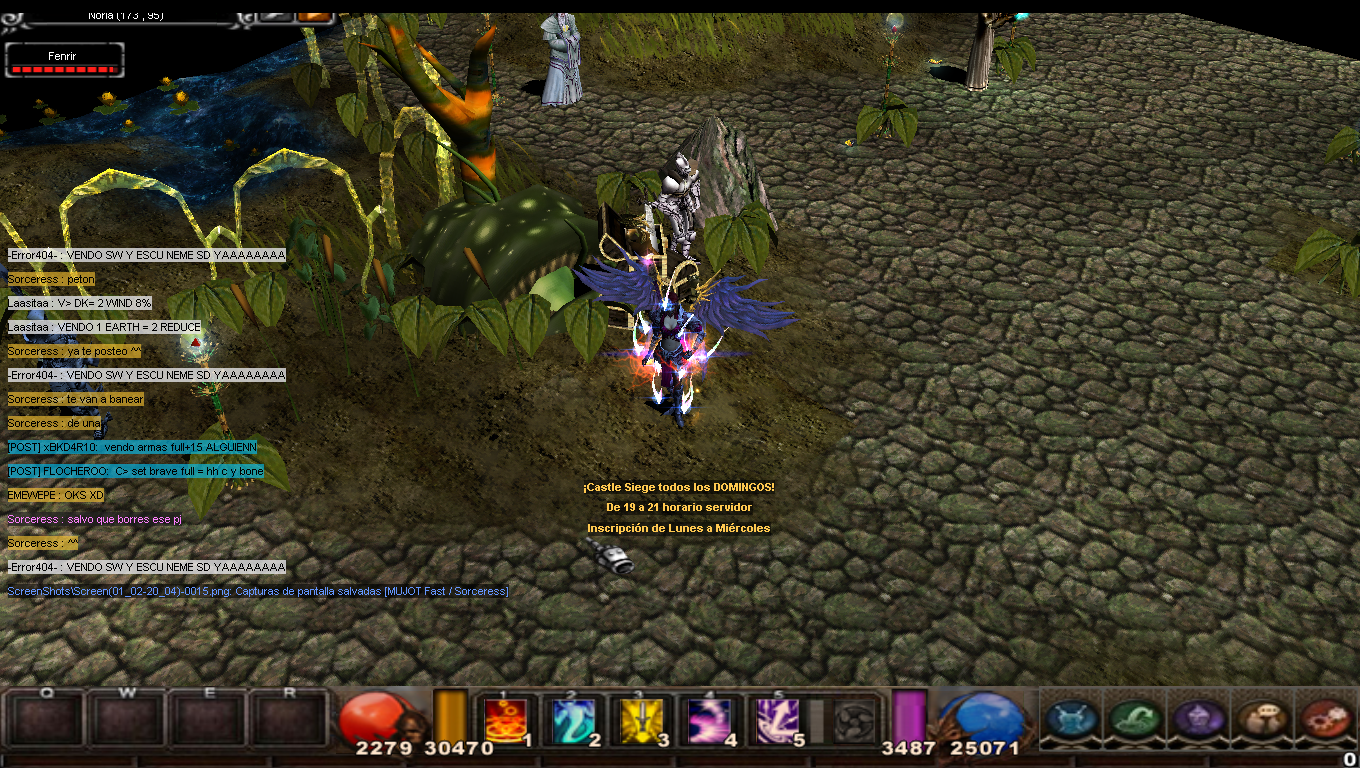Open the blue crossed-weapons menu button
This screenshot has width=1360, height=768.
pyautogui.click(x=1071, y=719)
